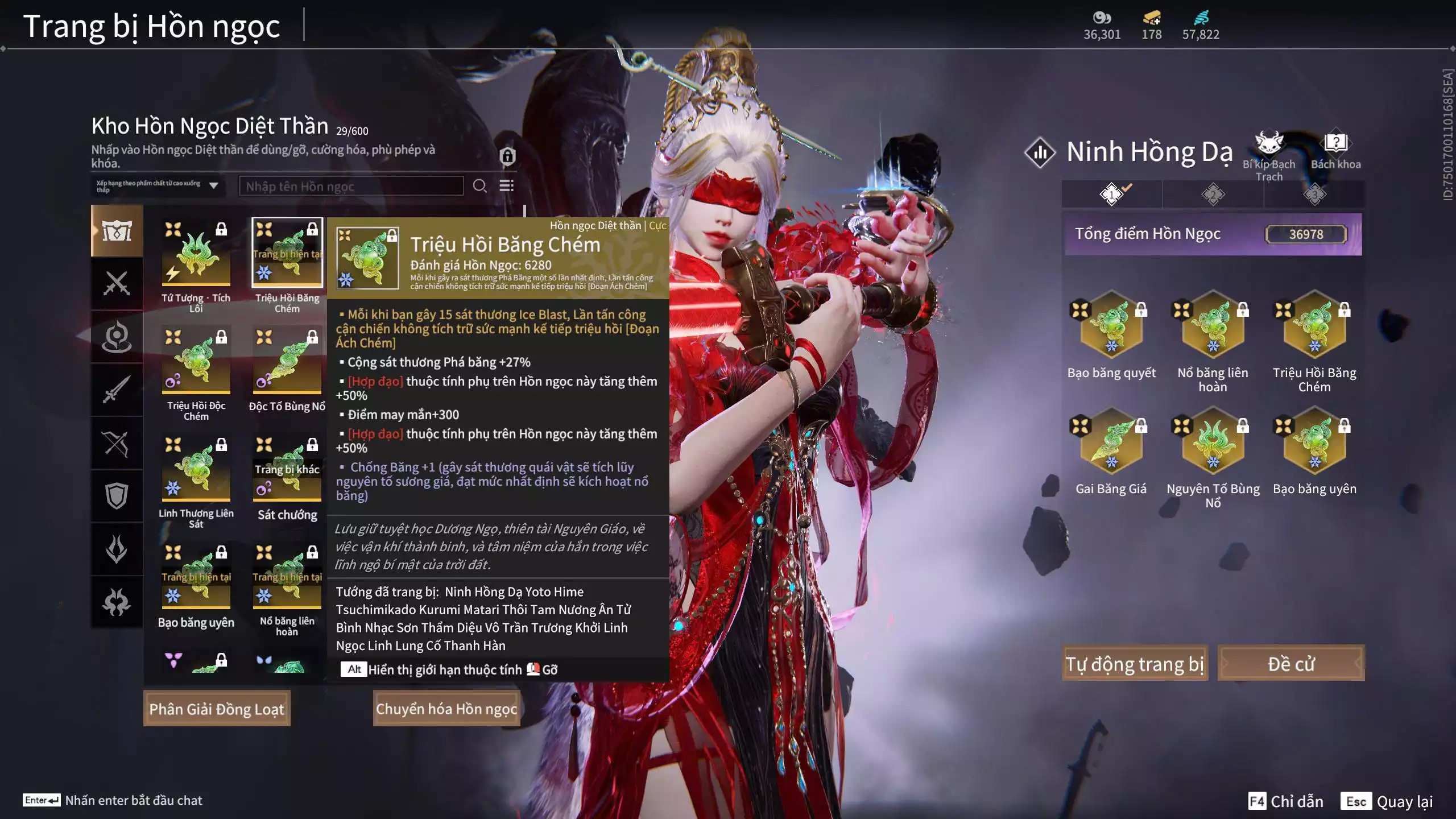Select the Tứ Tượng · Tích Lôi jade
Image resolution: width=1456 pixels, height=819 pixels.
pos(196,253)
